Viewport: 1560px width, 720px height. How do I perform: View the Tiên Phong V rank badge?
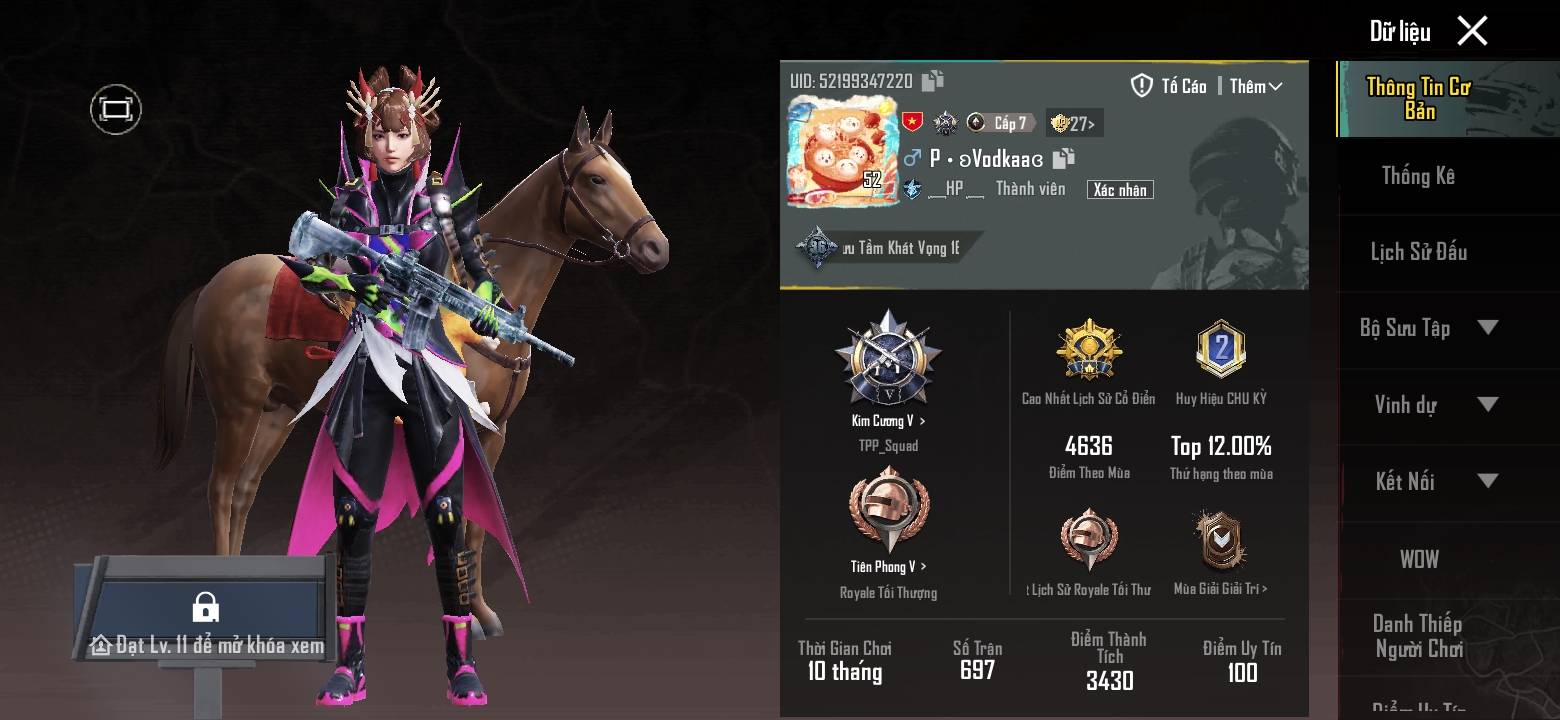tap(888, 510)
